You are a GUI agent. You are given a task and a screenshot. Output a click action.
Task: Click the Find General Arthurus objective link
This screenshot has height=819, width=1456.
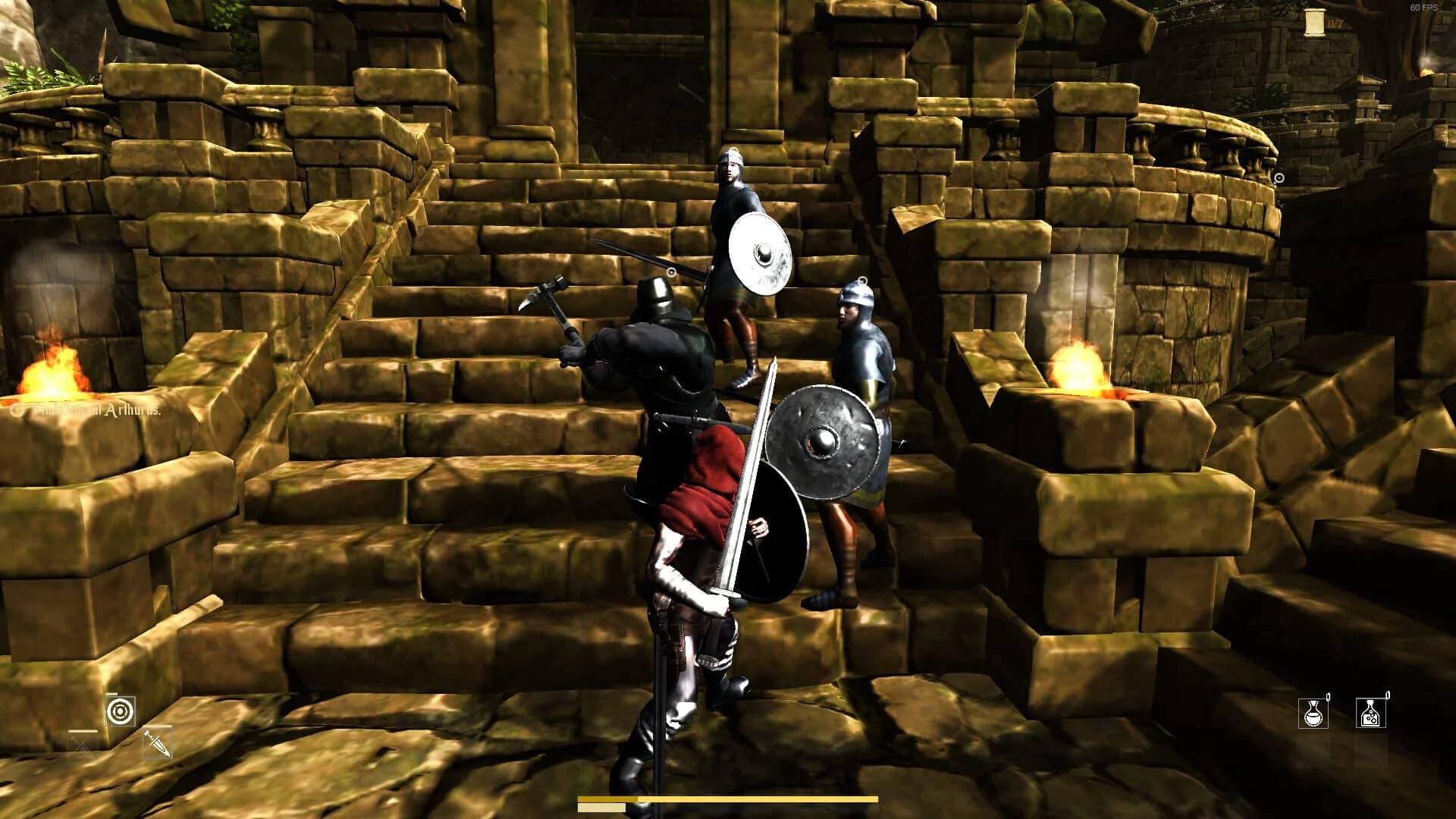click(91, 409)
